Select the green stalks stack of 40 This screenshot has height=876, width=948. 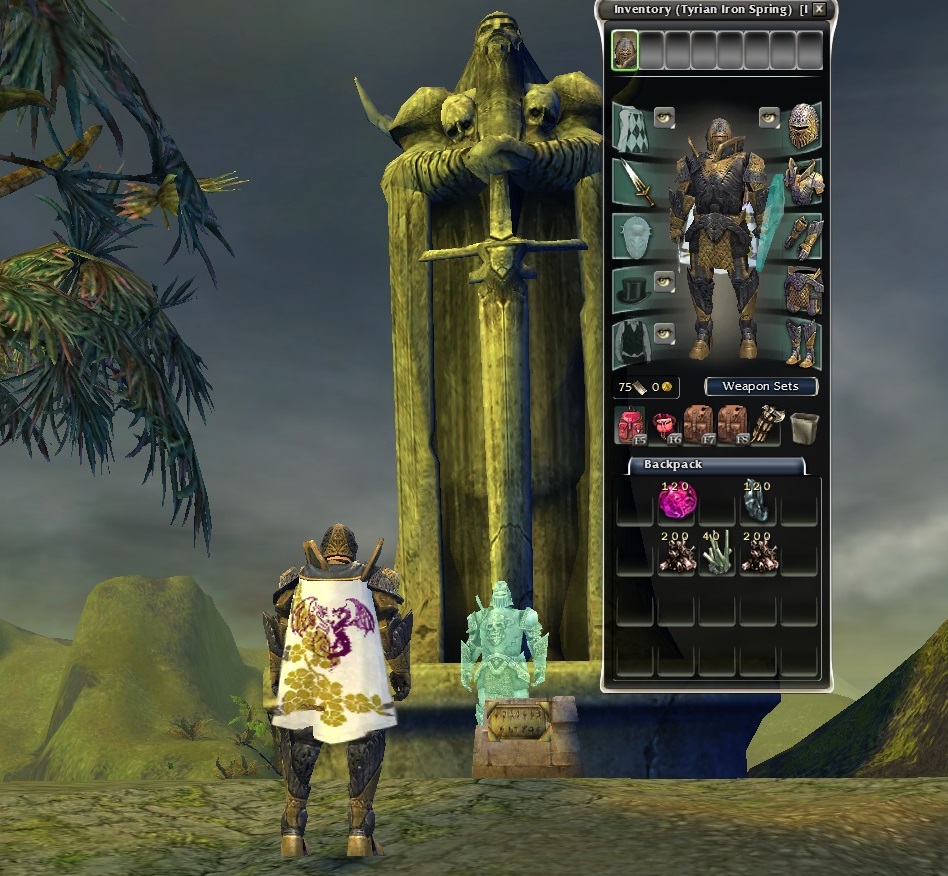[714, 555]
